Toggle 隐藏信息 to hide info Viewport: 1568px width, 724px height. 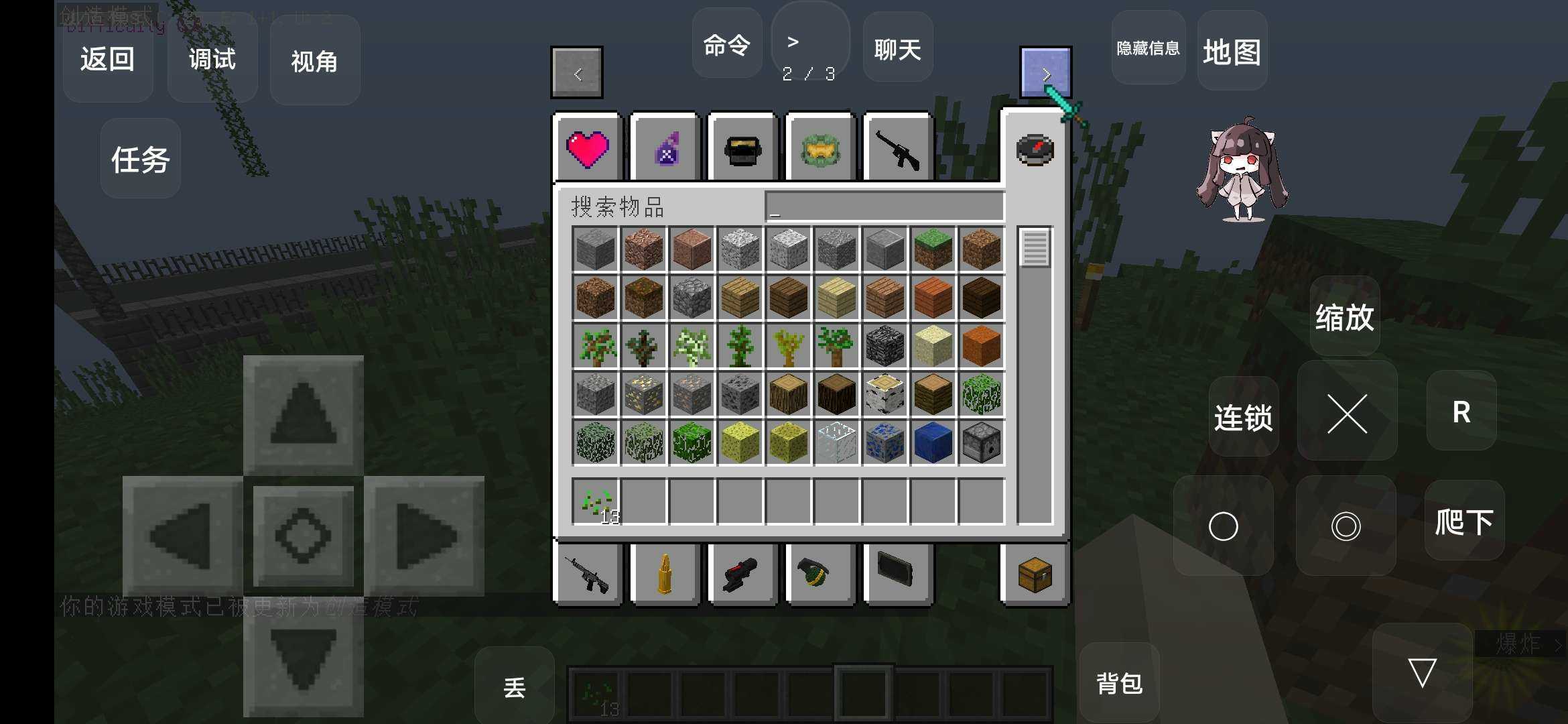[1147, 49]
